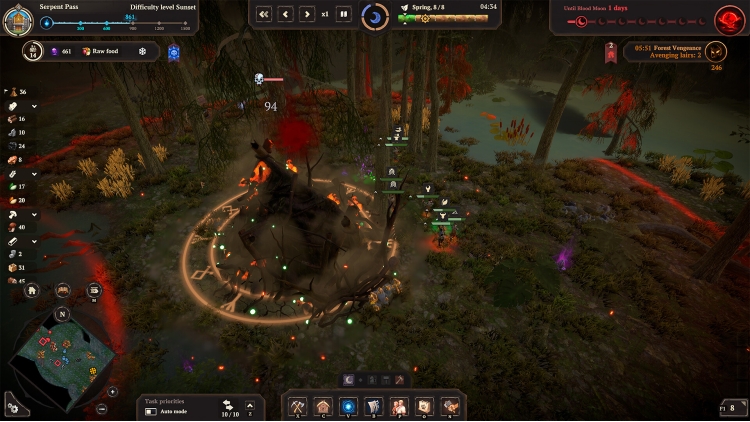Zoom out the minimap with minus button
750x422 pixels.
[103, 409]
